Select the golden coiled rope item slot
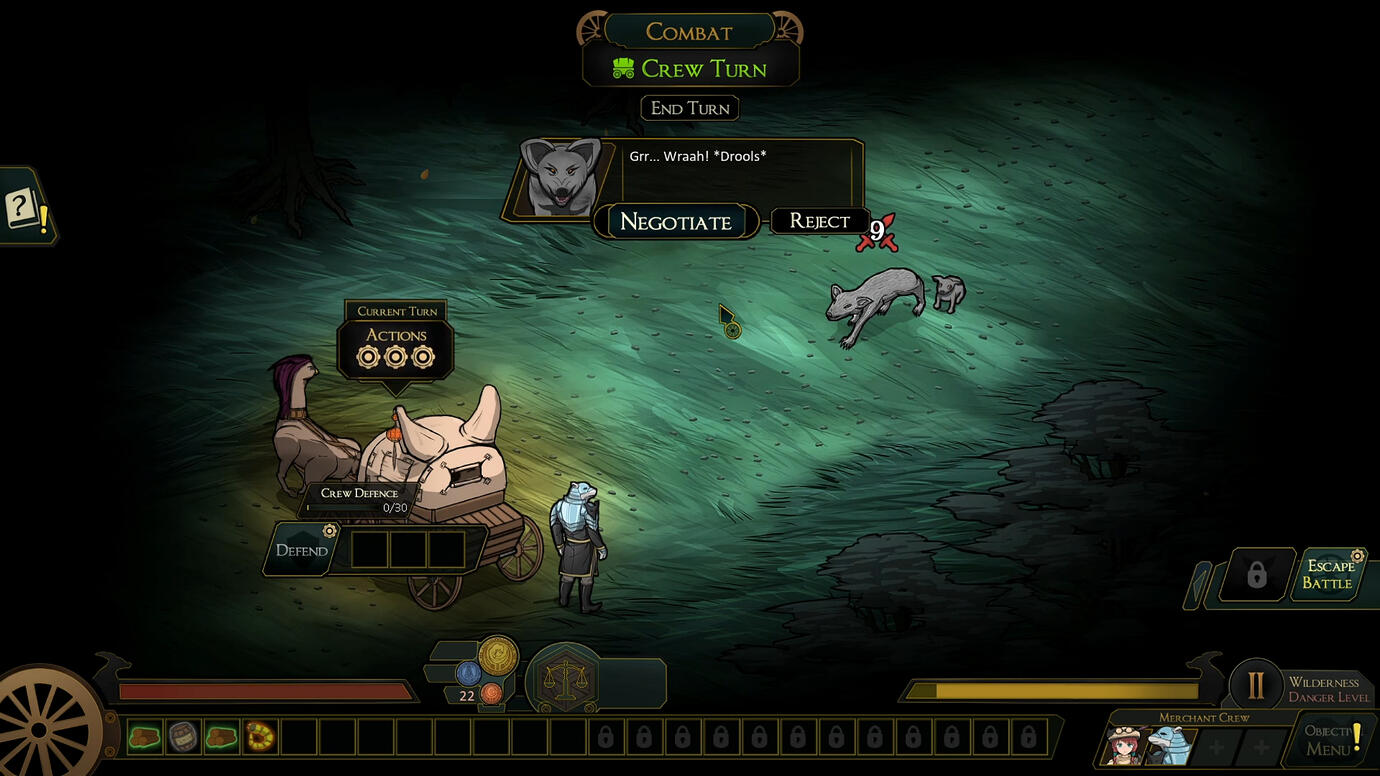 (x=260, y=738)
